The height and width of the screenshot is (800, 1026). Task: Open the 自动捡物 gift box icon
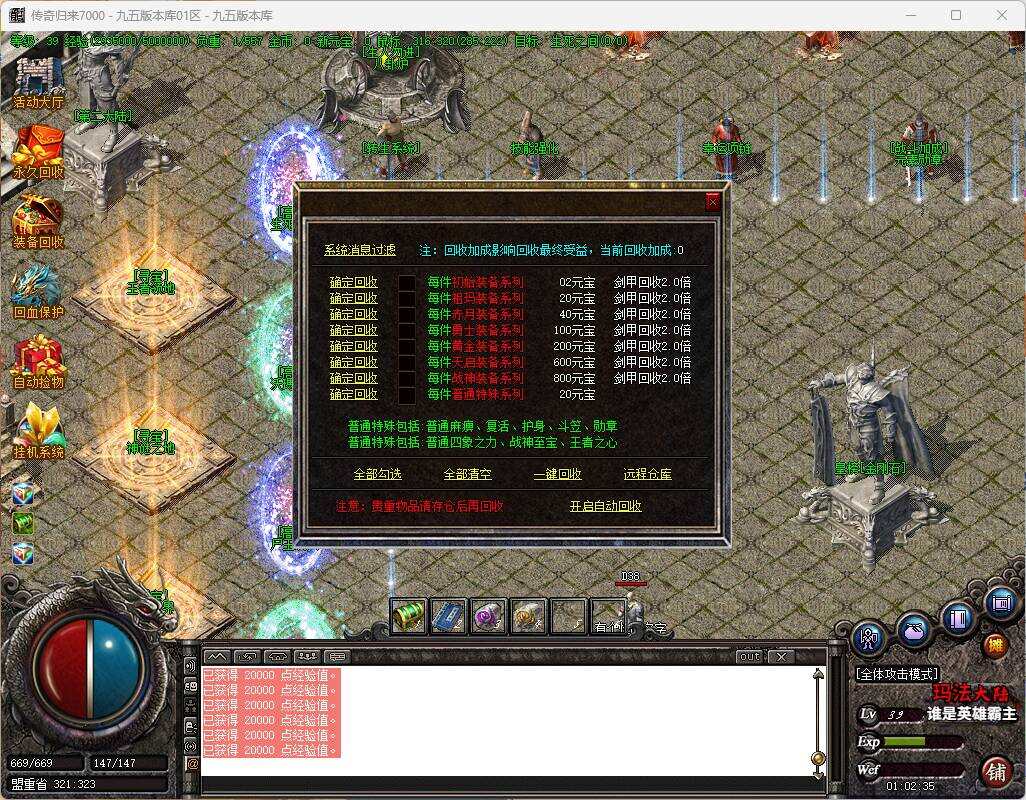pyautogui.click(x=38, y=360)
